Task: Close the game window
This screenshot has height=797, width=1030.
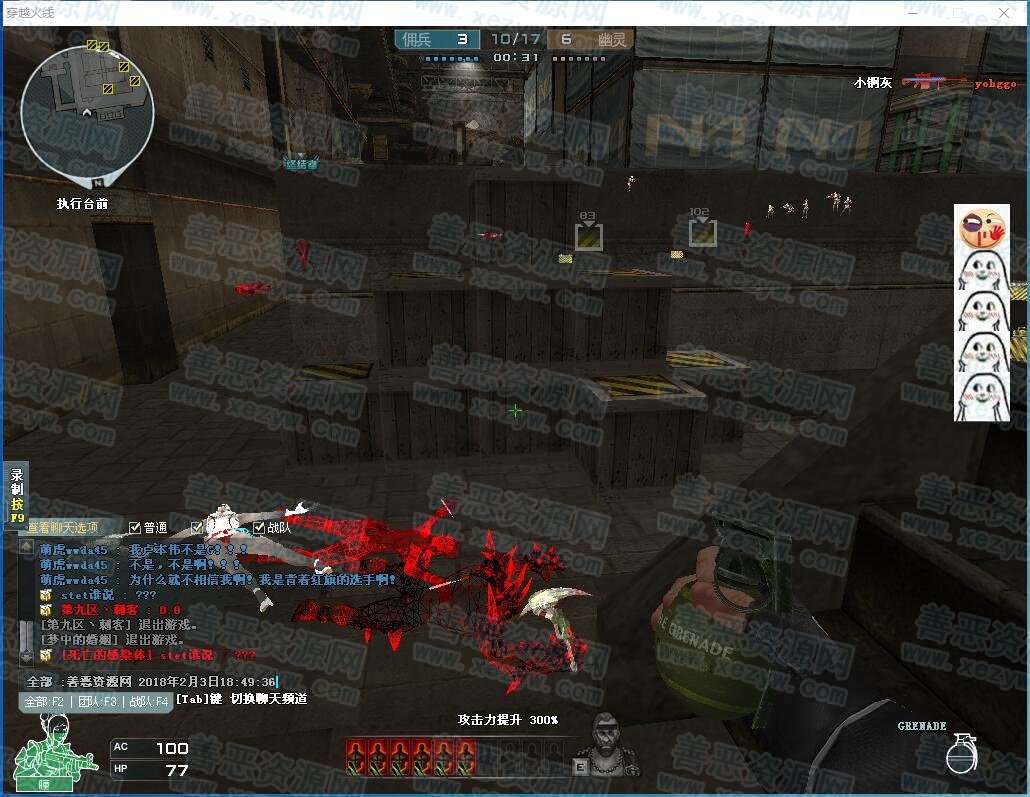Action: tap(1004, 12)
